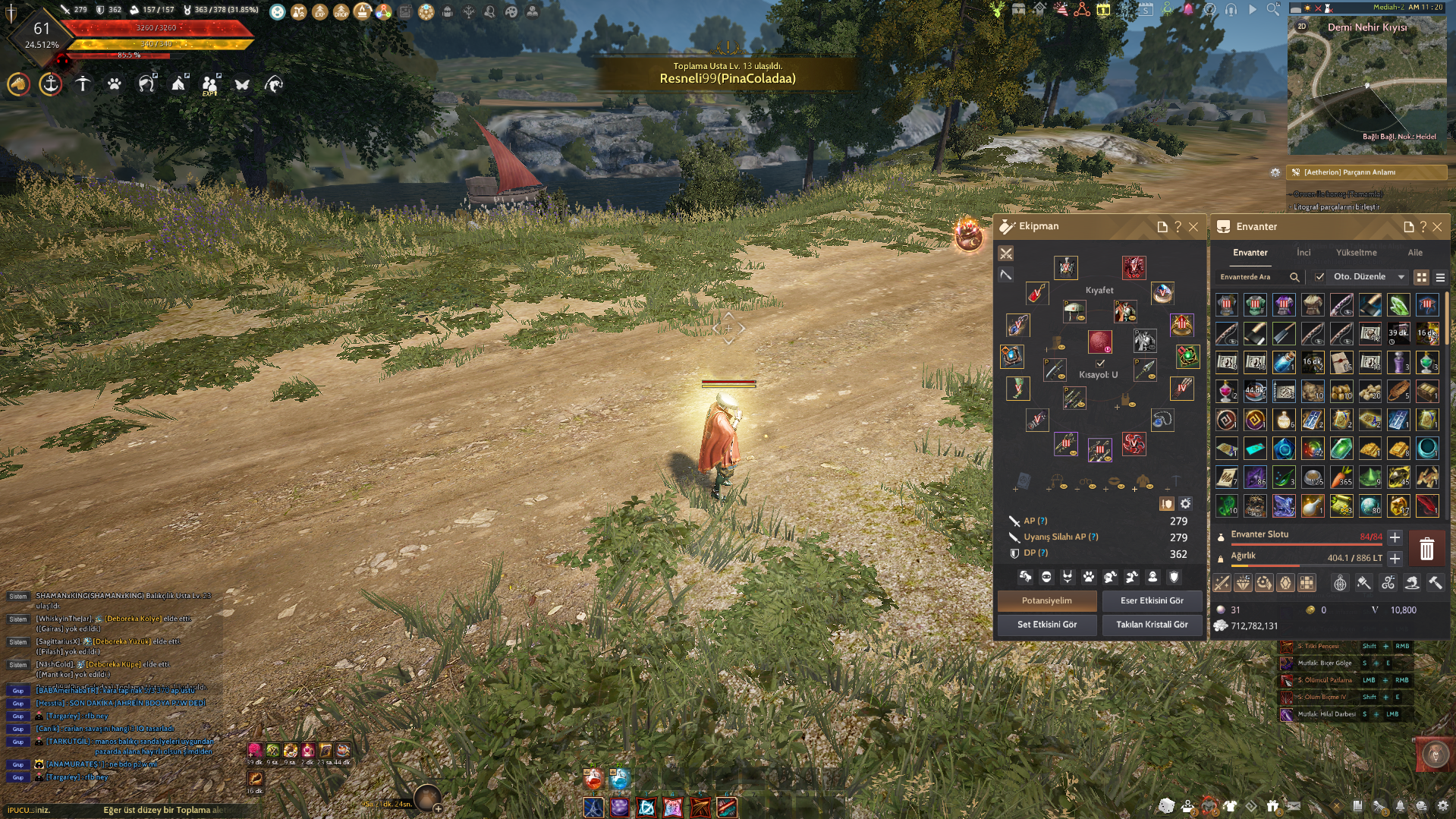
Task: Increase weight limit with plus button
Action: [1395, 559]
